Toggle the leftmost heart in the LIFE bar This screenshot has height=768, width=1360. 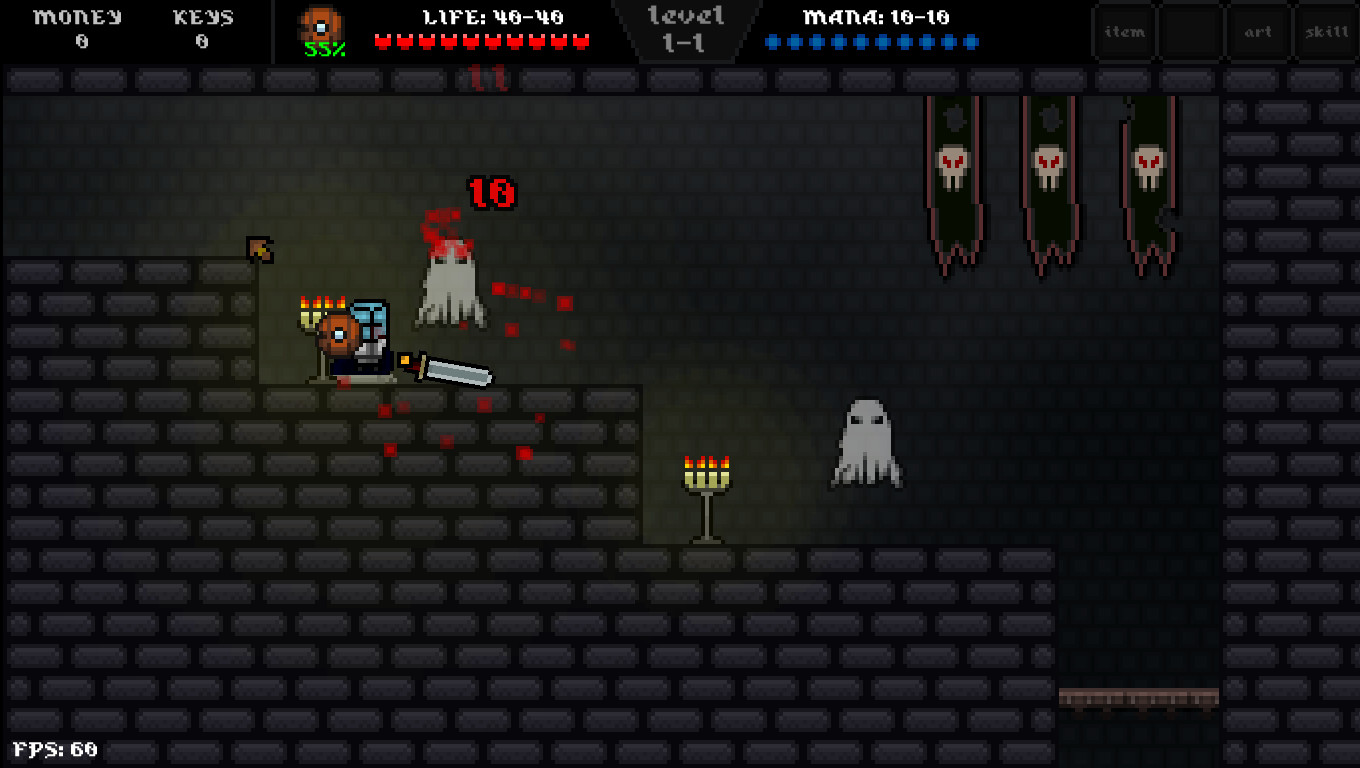click(x=383, y=42)
